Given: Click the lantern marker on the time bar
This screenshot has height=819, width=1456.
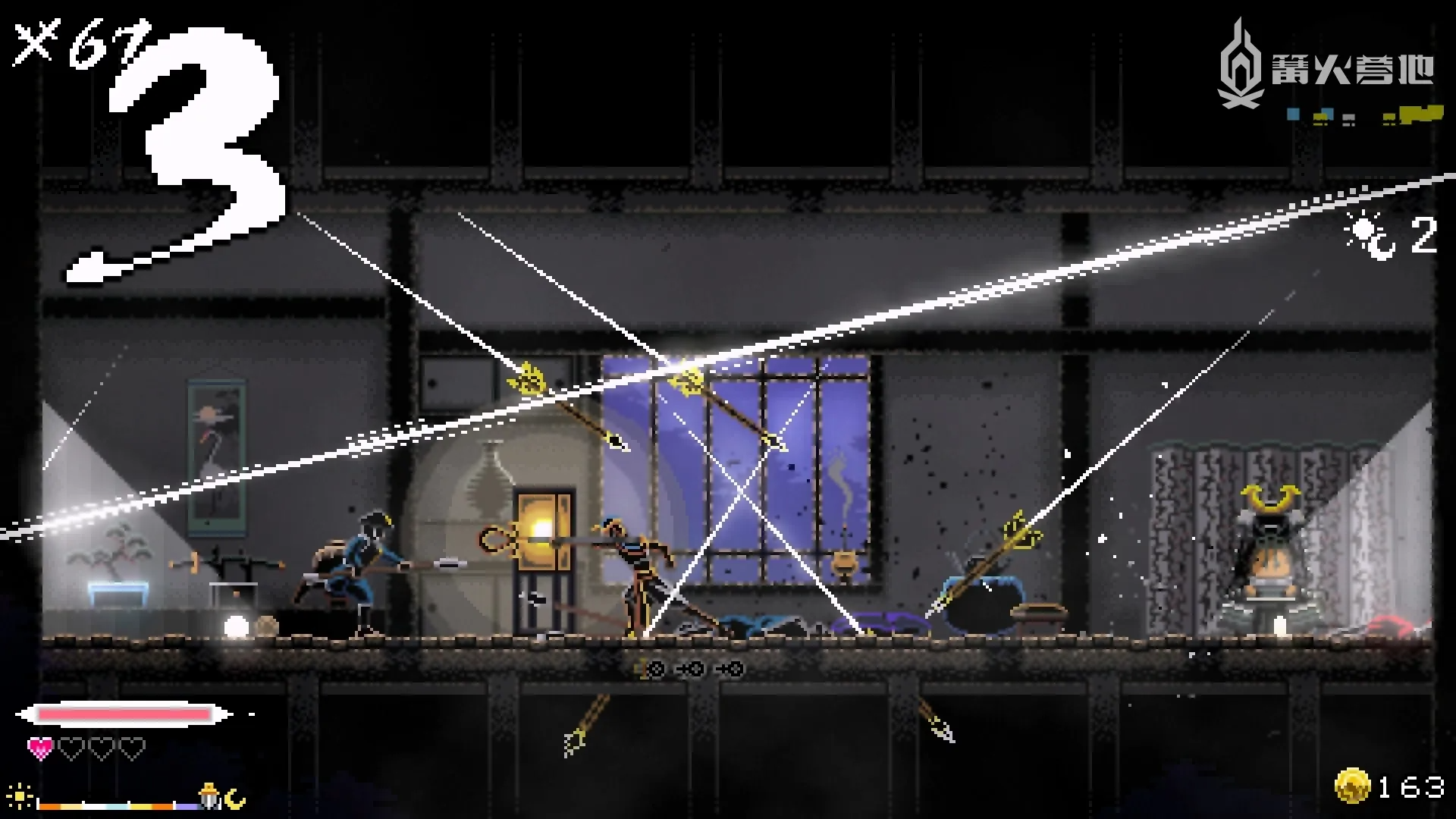Looking at the screenshot, I should tap(209, 796).
